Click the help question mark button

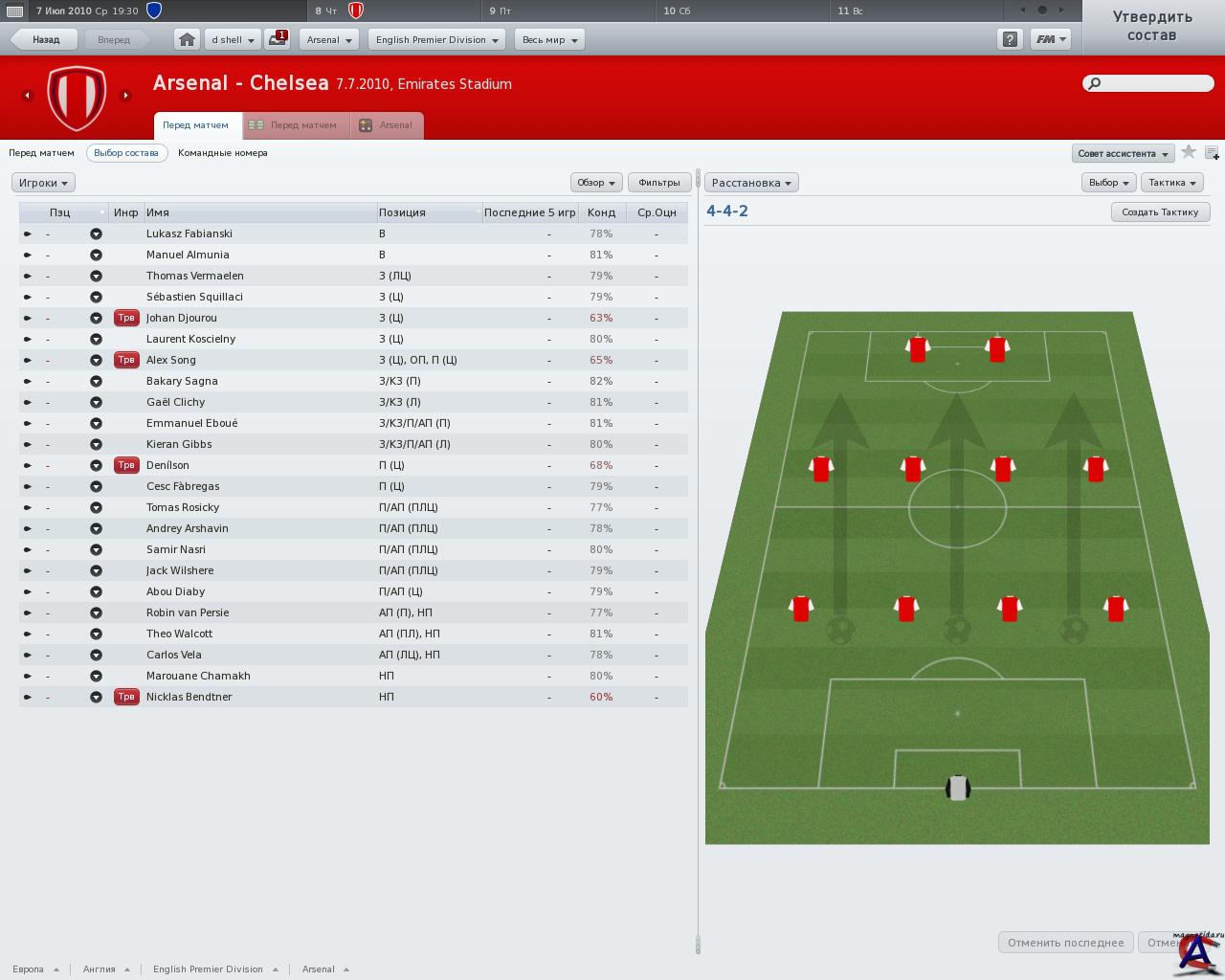[x=1010, y=40]
